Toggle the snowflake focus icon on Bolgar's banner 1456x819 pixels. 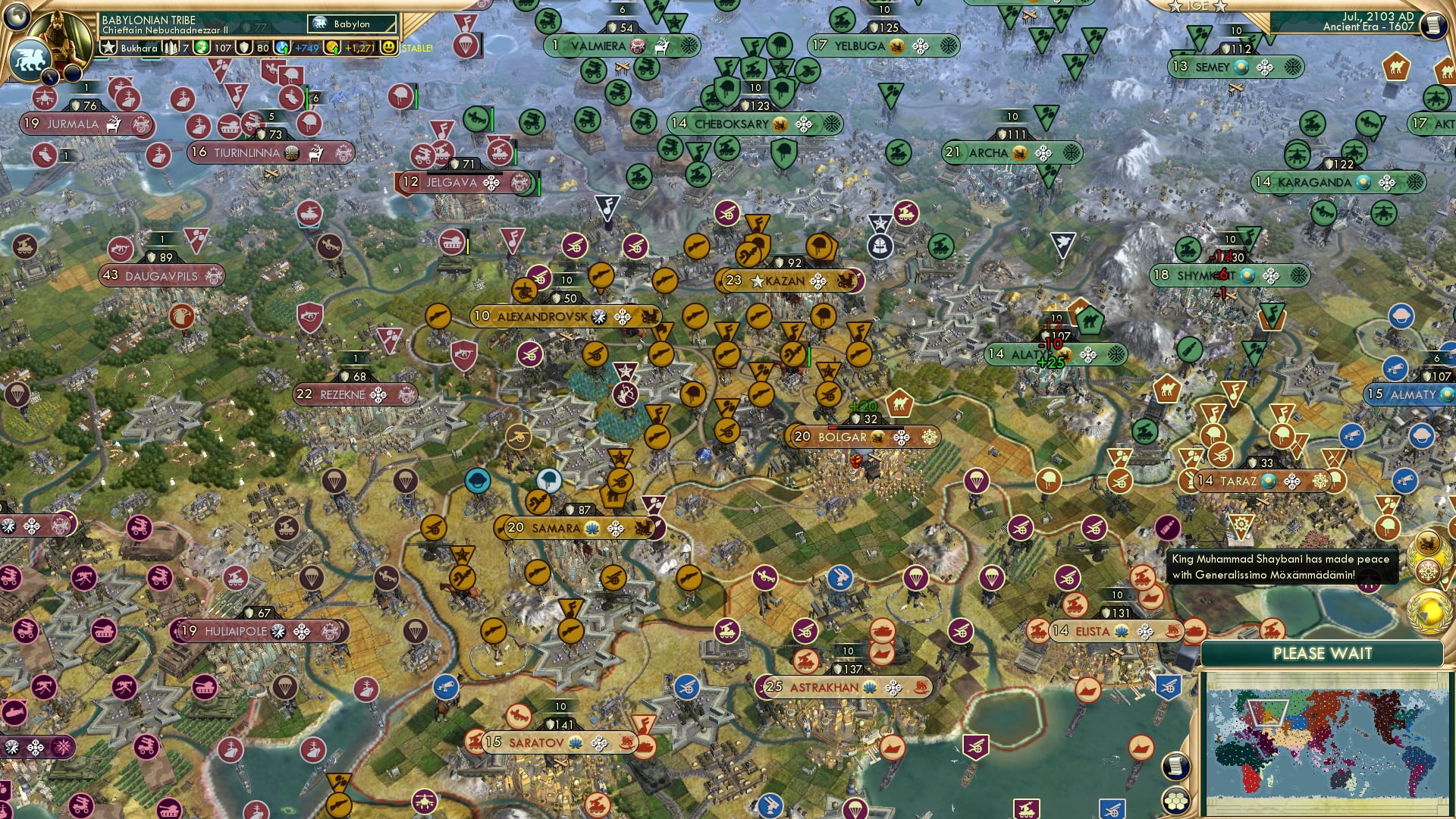click(930, 436)
